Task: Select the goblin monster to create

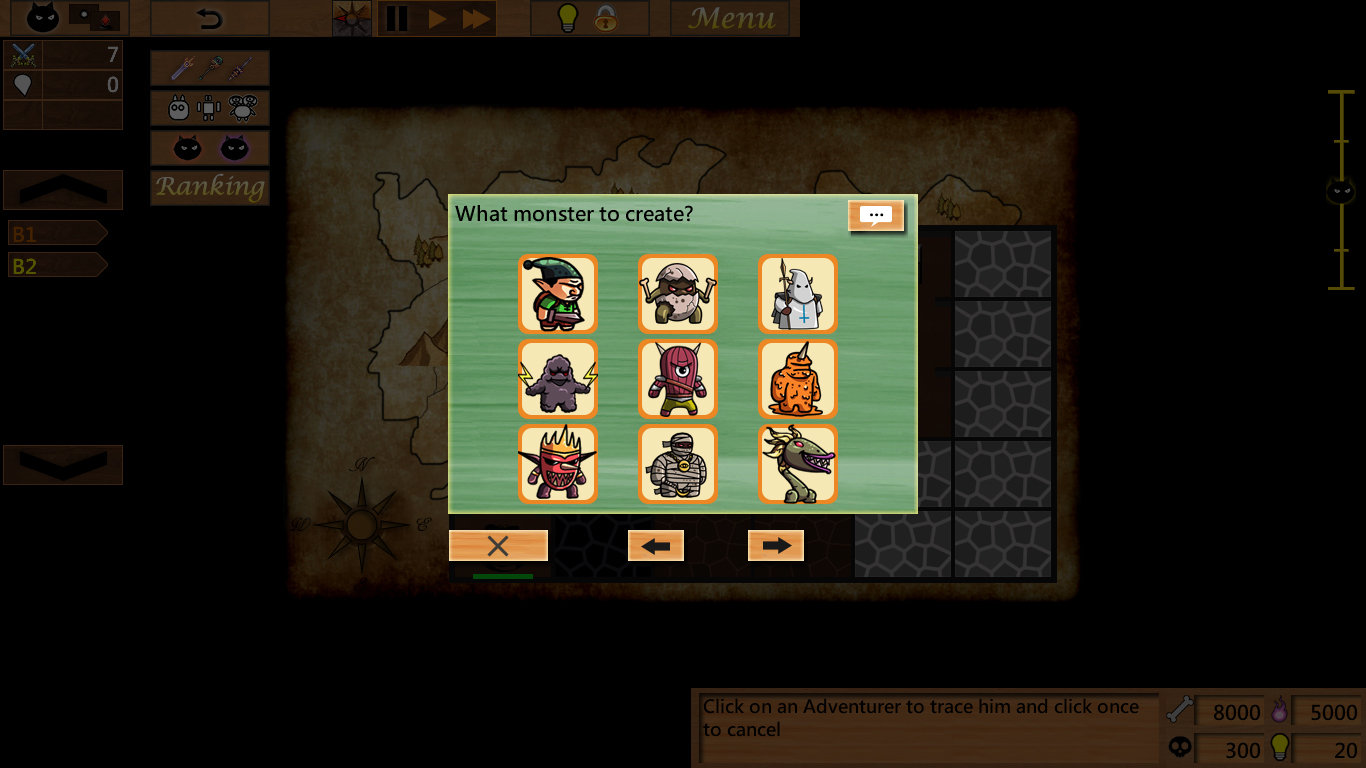Action: tap(557, 293)
